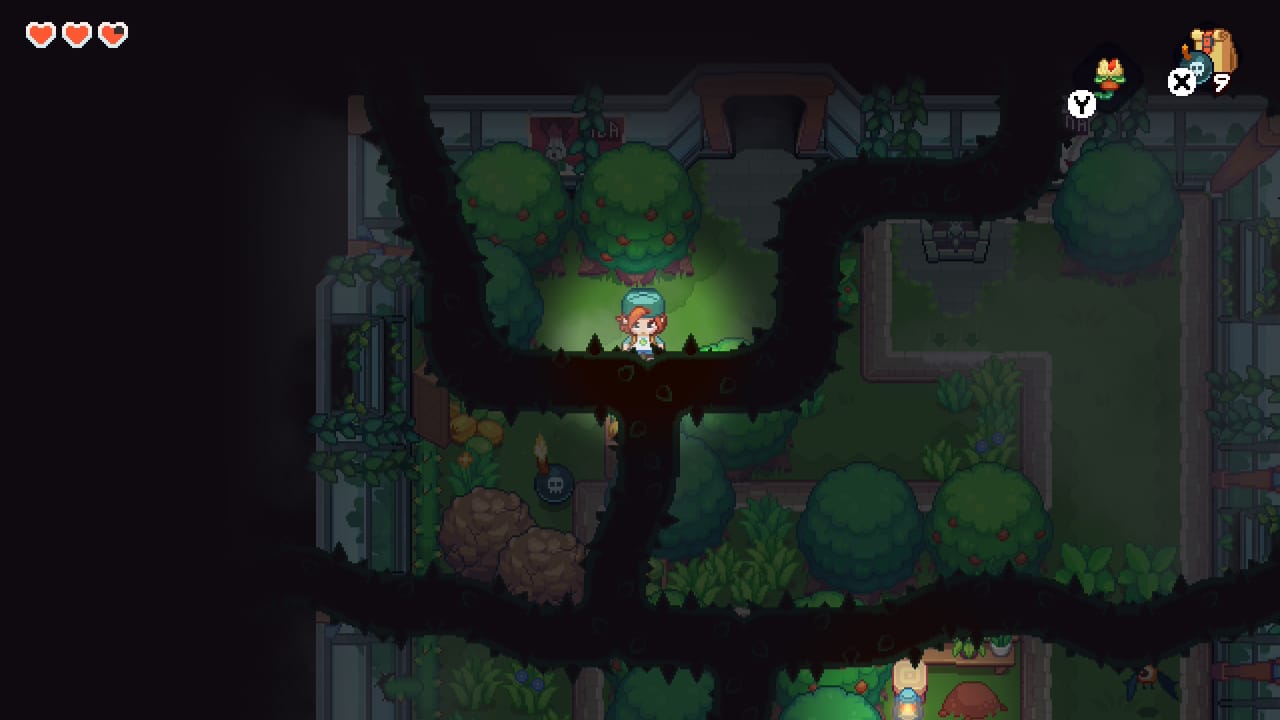Click the second full heart
Image resolution: width=1280 pixels, height=720 pixels.
point(76,33)
